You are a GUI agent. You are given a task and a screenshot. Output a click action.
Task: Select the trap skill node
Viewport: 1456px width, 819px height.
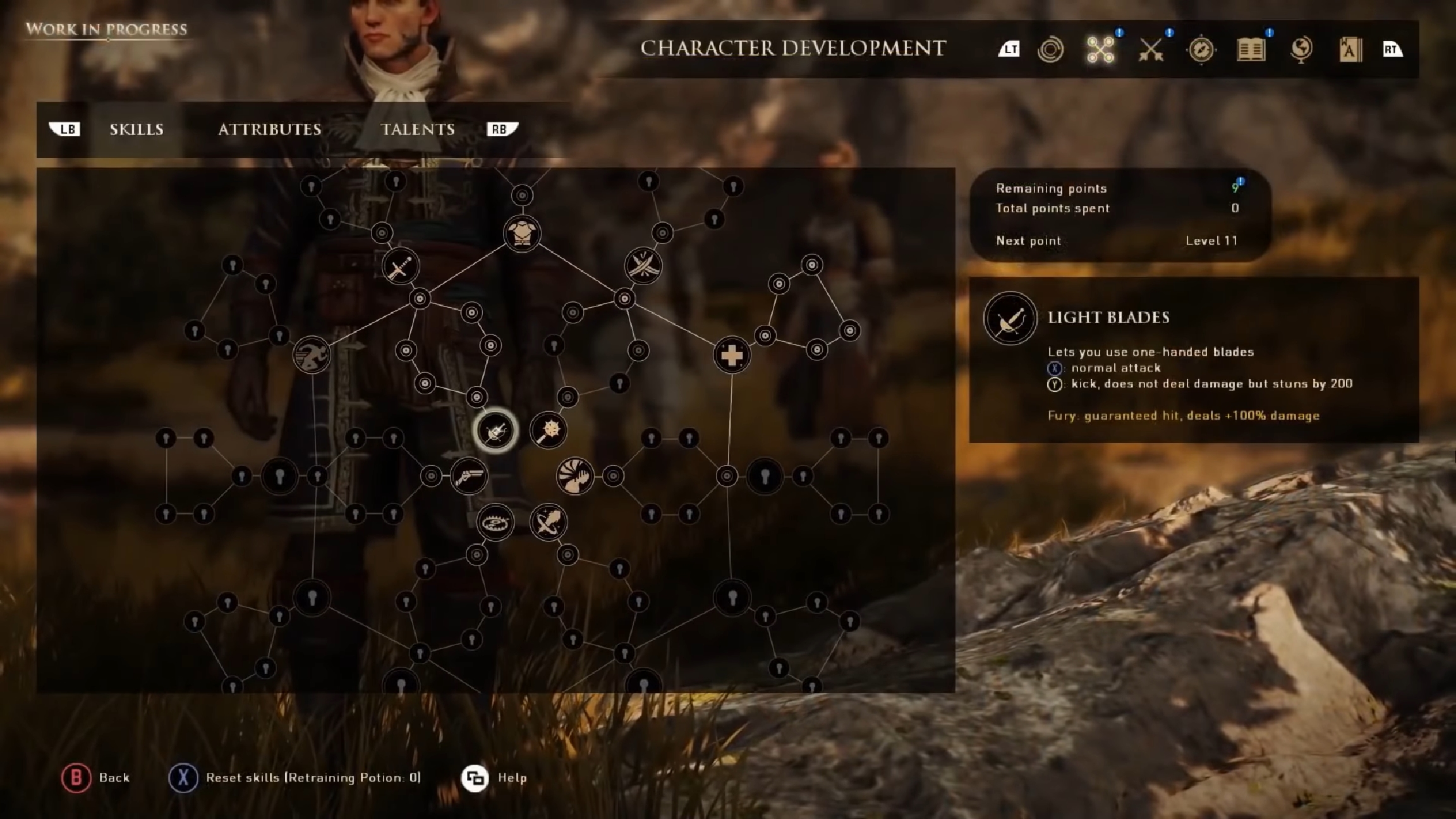[x=495, y=522]
